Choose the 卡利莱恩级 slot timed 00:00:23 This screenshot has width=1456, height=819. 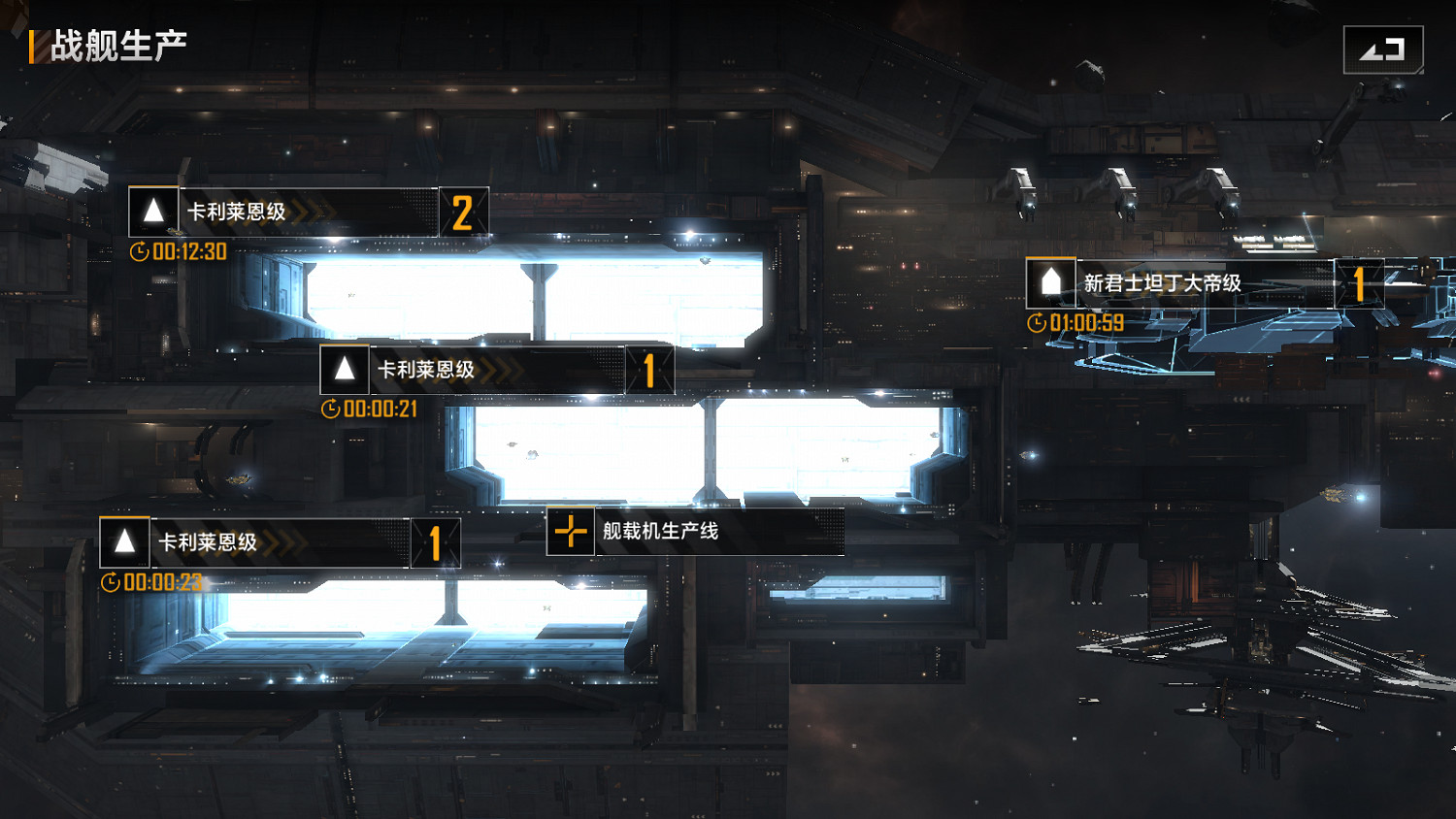pyautogui.click(x=279, y=543)
